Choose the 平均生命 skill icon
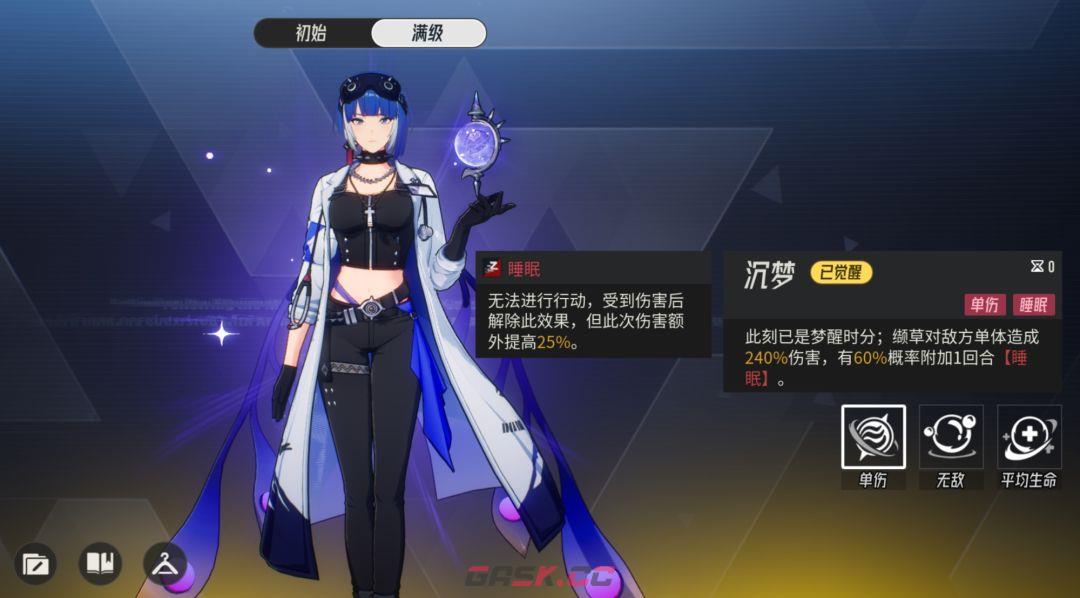This screenshot has width=1080, height=598. coord(1029,437)
